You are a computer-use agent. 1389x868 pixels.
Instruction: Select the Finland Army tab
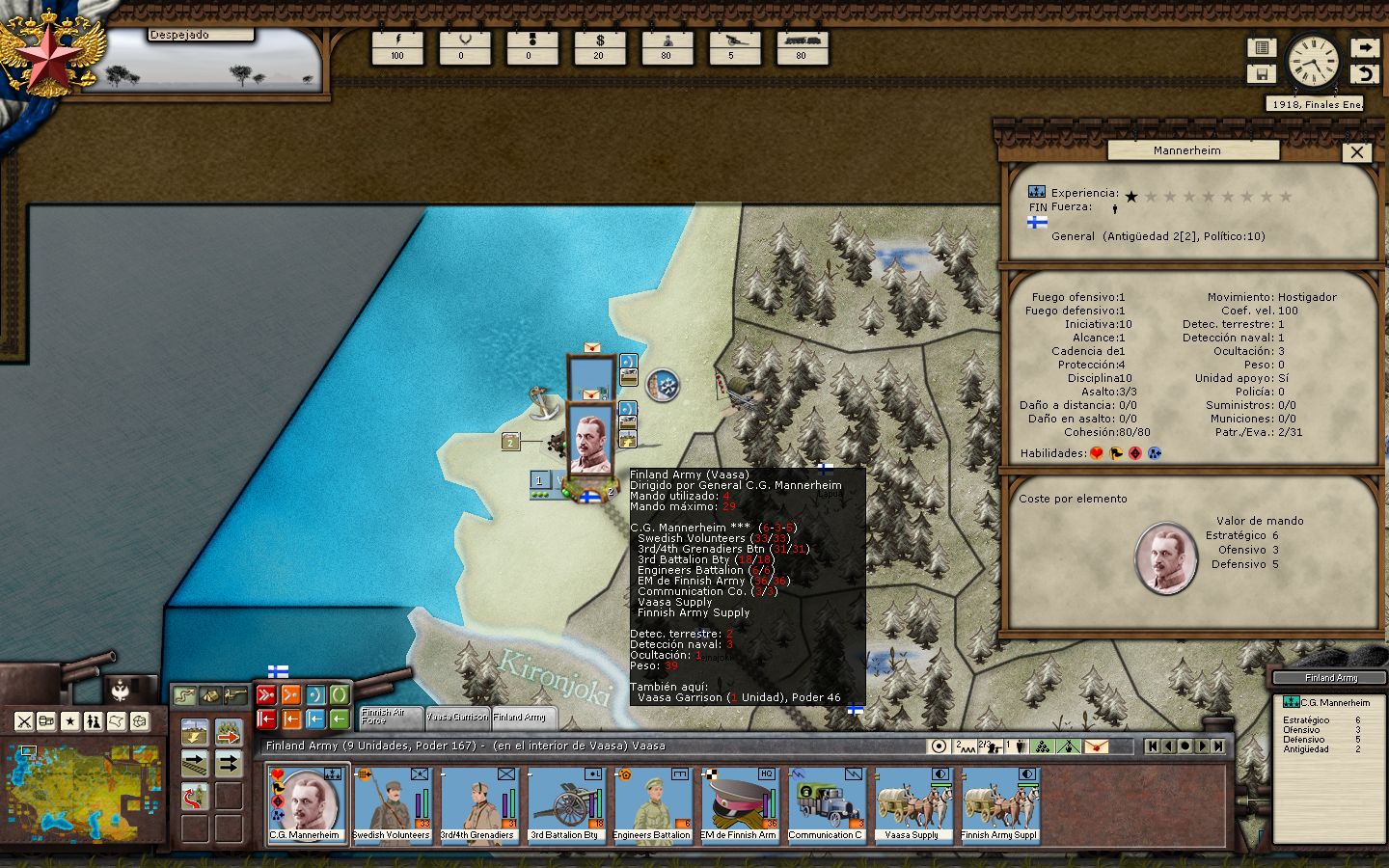coord(521,717)
